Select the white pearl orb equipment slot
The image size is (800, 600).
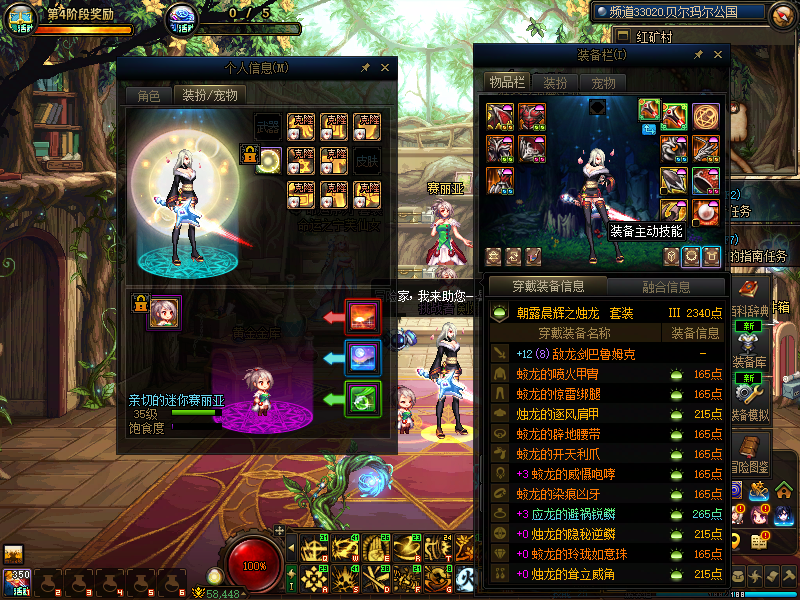click(x=706, y=212)
